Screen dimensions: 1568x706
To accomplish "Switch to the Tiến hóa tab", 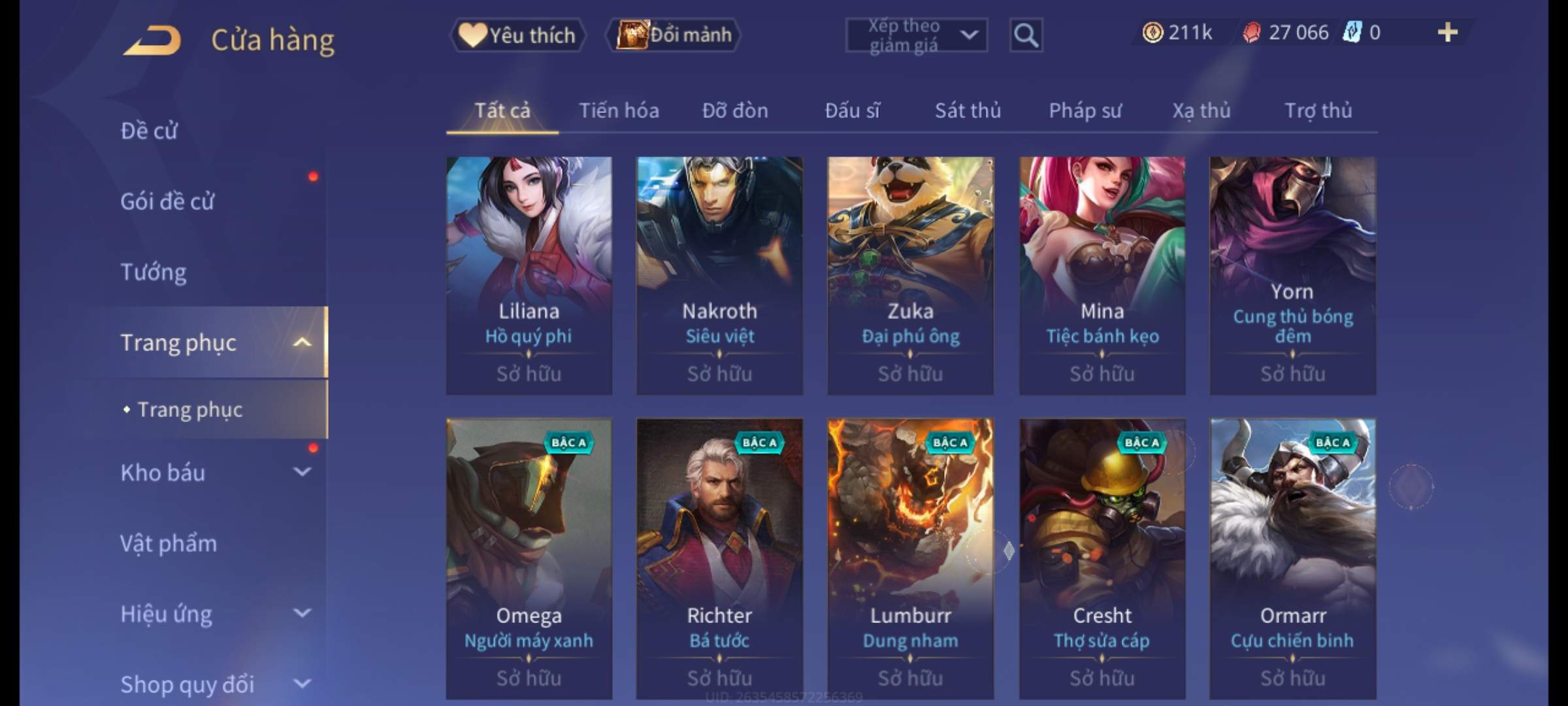I will [x=619, y=111].
